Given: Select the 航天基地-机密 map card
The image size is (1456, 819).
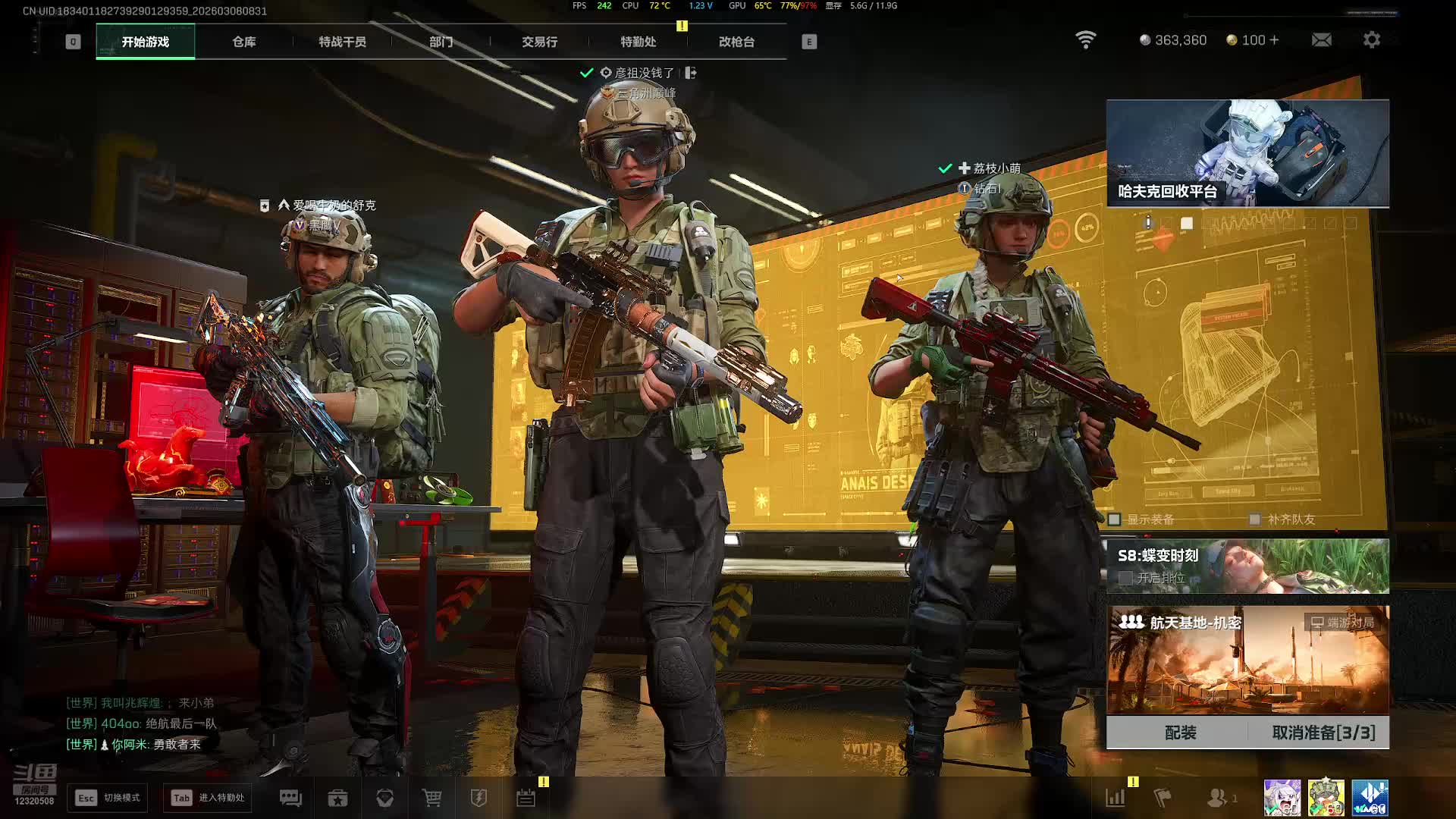Looking at the screenshot, I should 1247,660.
